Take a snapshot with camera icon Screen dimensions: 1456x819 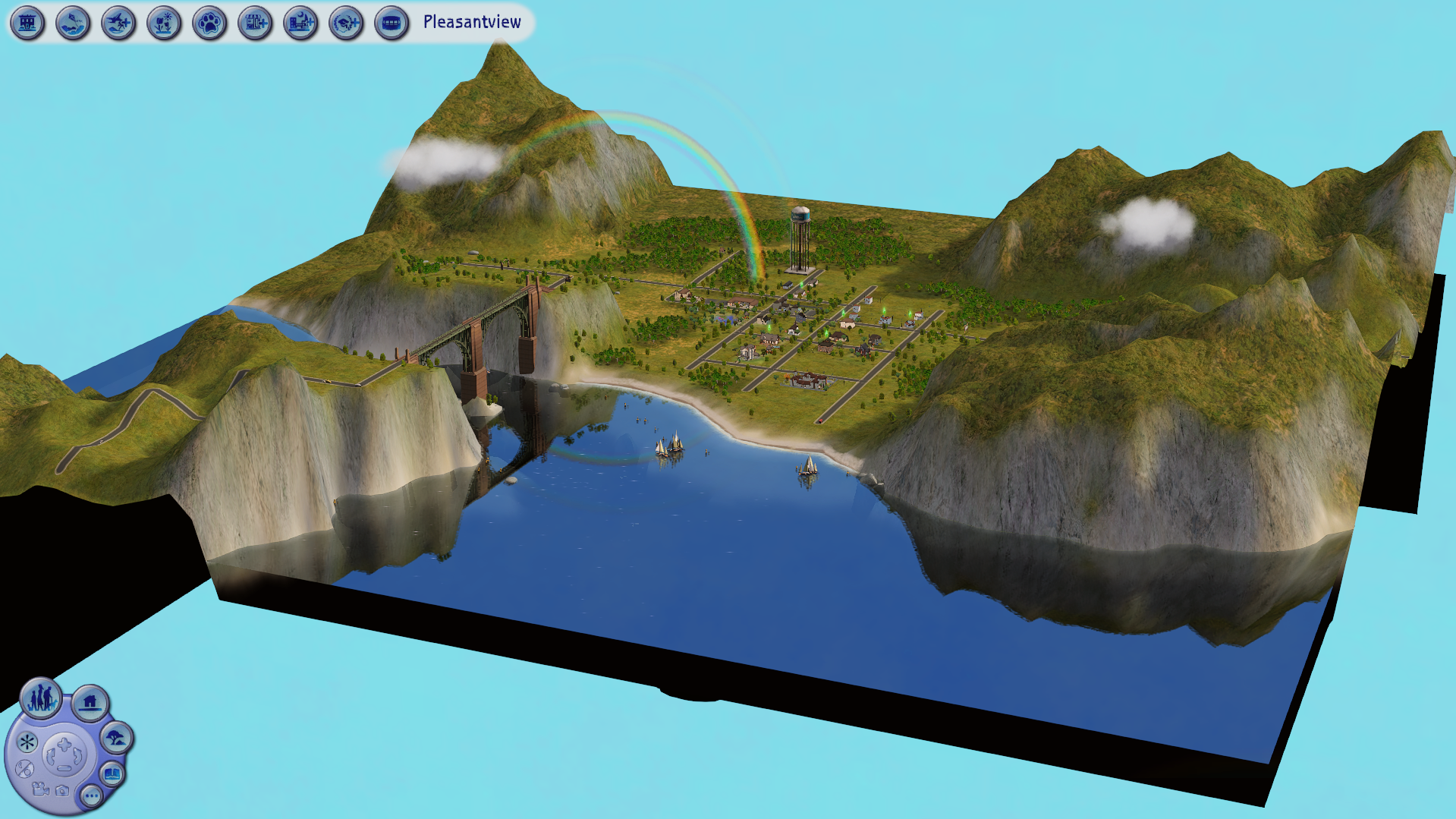(63, 791)
